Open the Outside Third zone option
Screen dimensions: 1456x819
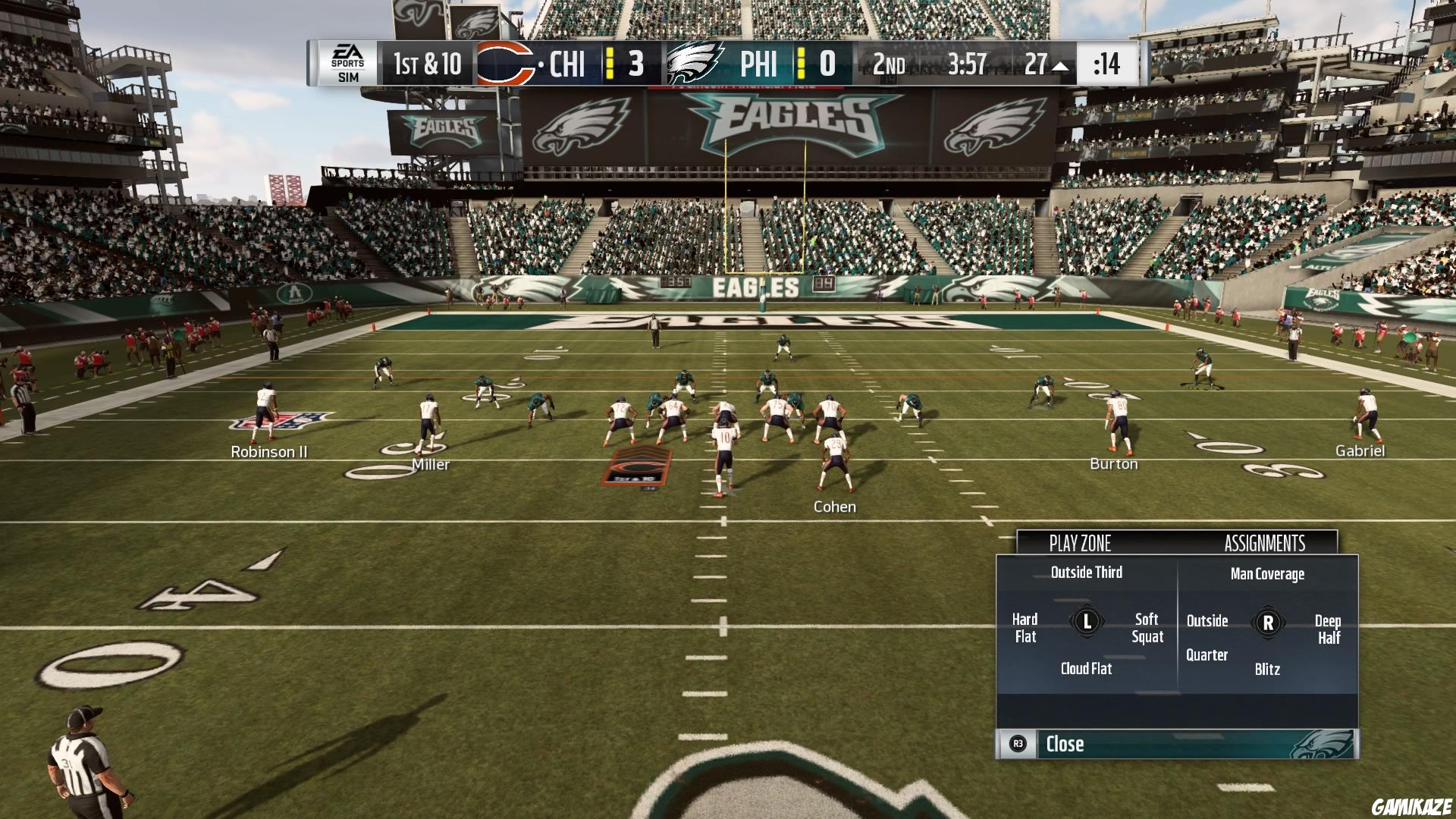(x=1087, y=573)
